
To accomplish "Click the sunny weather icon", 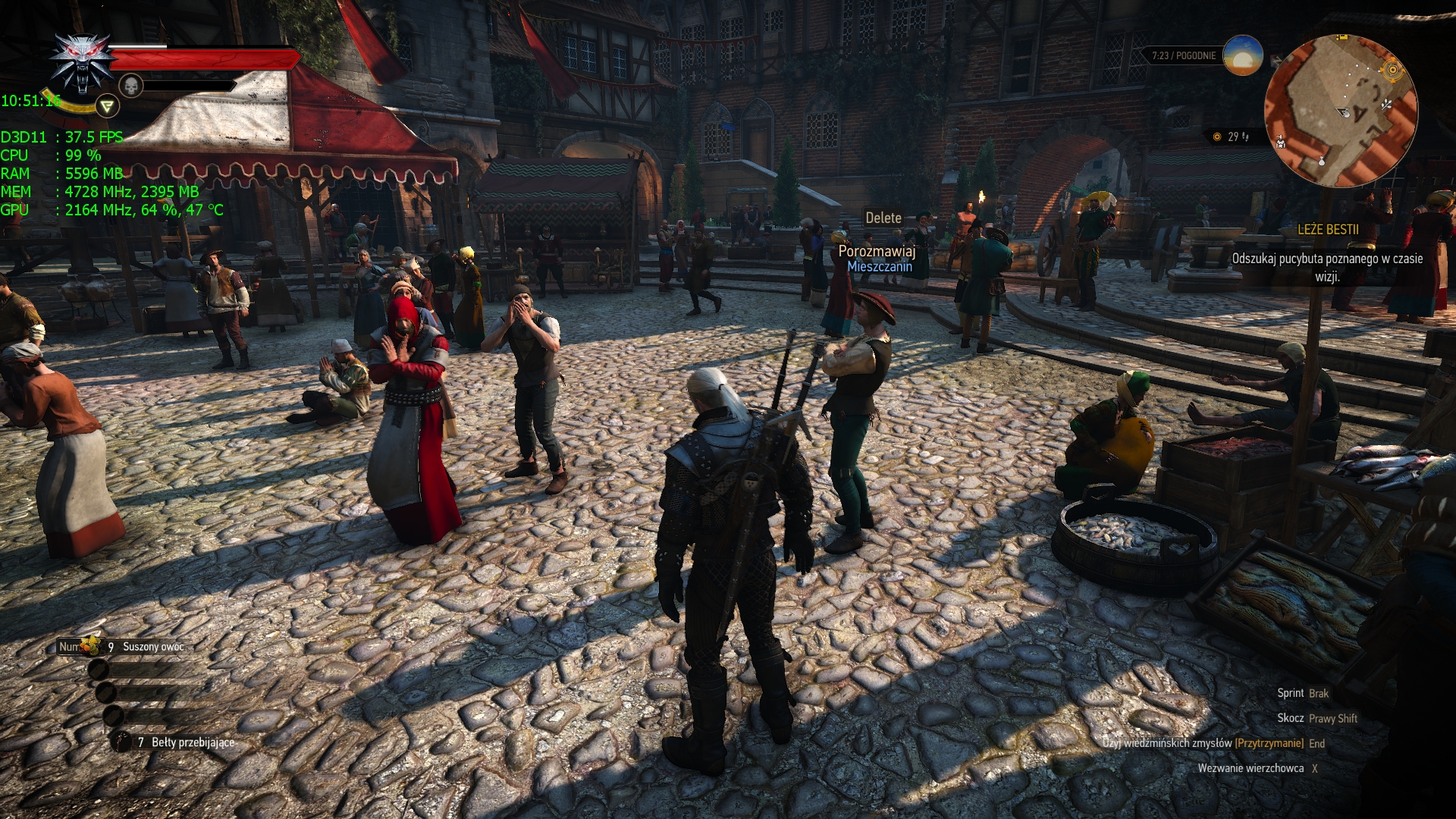I will click(x=1243, y=55).
